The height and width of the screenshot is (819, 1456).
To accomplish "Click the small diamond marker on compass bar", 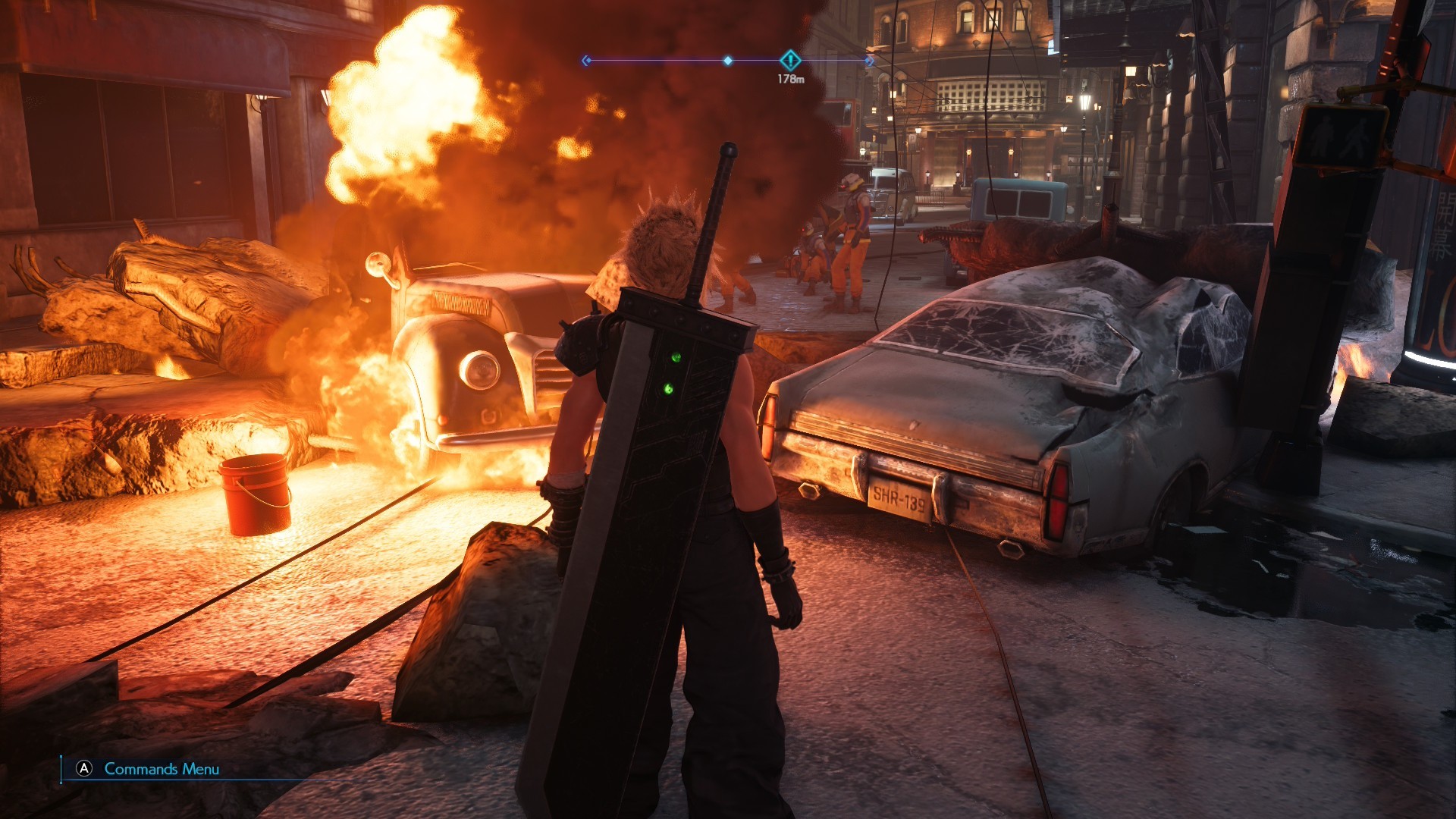I will [x=728, y=61].
